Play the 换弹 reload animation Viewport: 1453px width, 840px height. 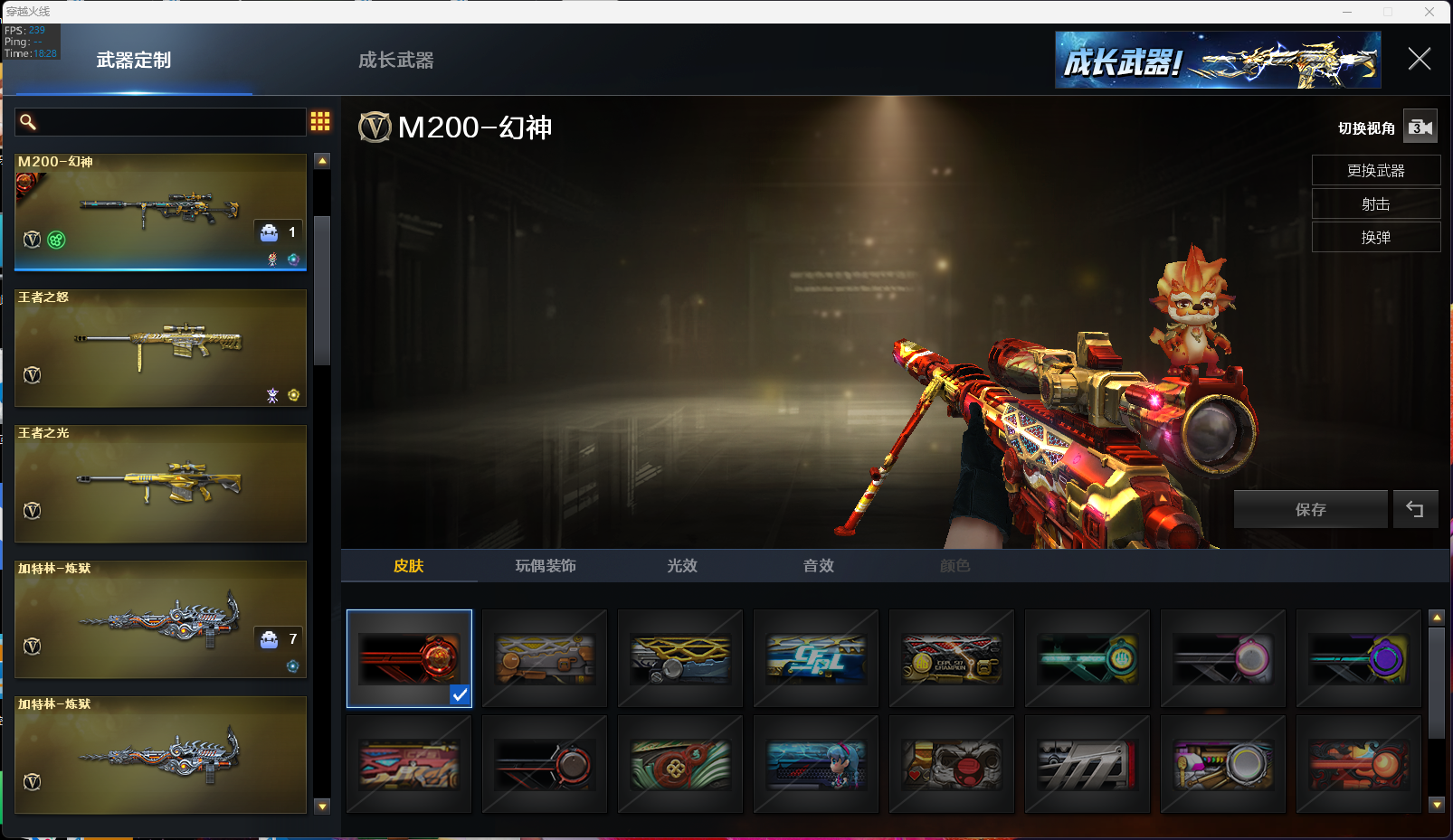[1375, 238]
